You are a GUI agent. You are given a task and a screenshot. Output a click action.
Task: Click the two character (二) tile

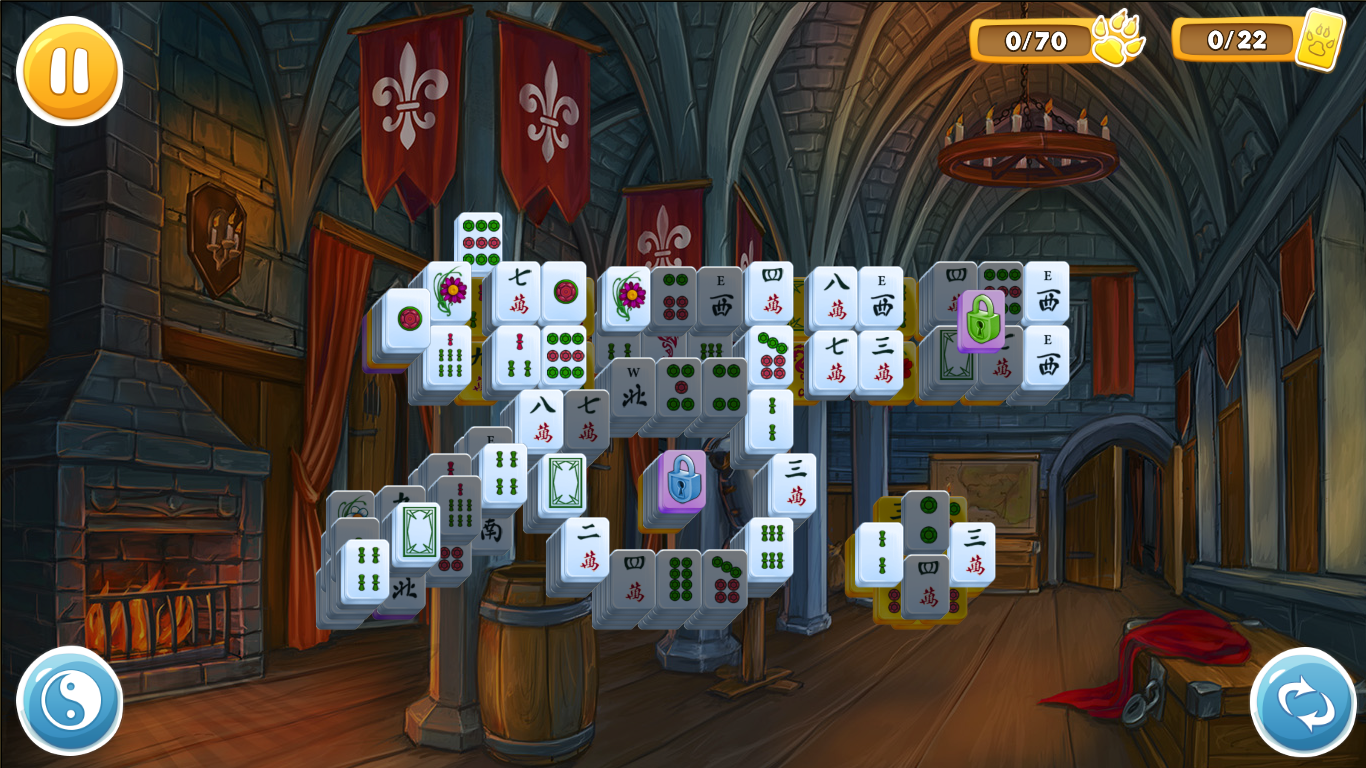[x=587, y=544]
